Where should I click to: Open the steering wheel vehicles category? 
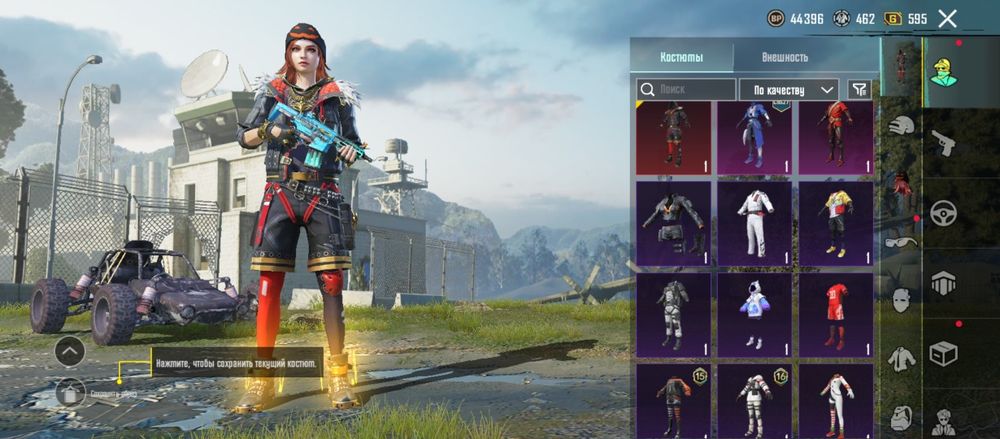[x=943, y=212]
